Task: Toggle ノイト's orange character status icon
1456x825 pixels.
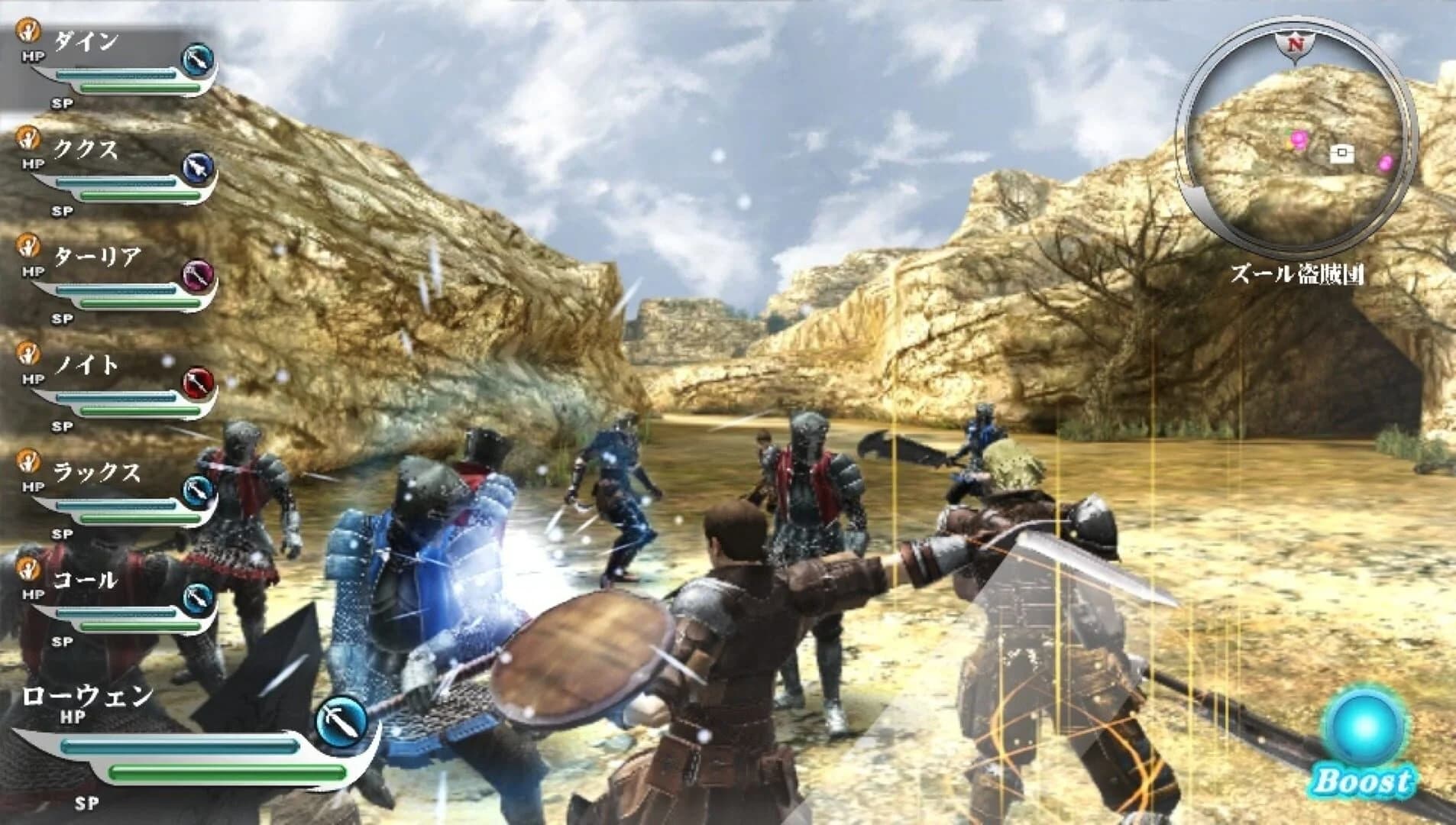Action: click(29, 356)
